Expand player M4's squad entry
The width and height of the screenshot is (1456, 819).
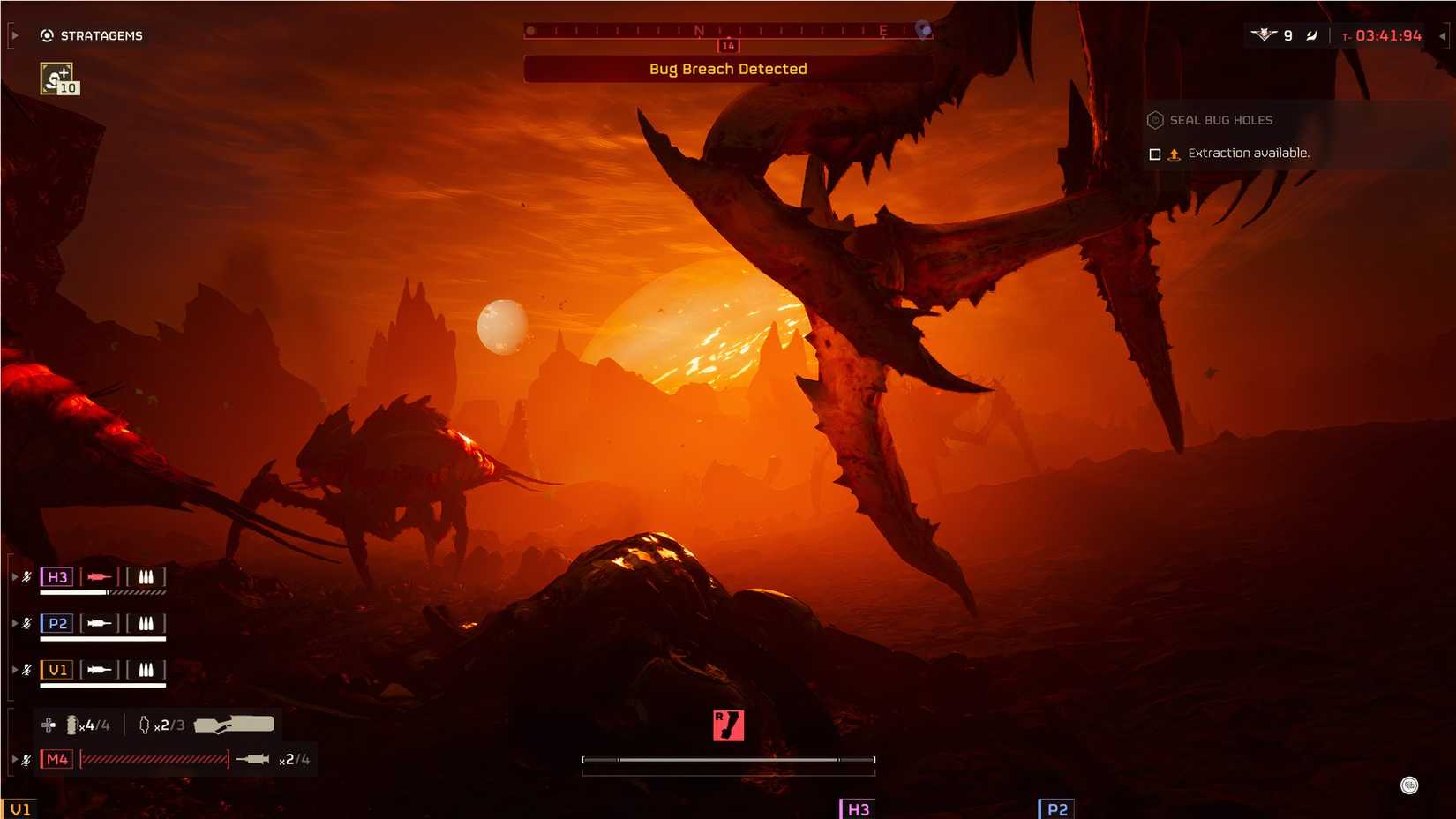pyautogui.click(x=15, y=758)
